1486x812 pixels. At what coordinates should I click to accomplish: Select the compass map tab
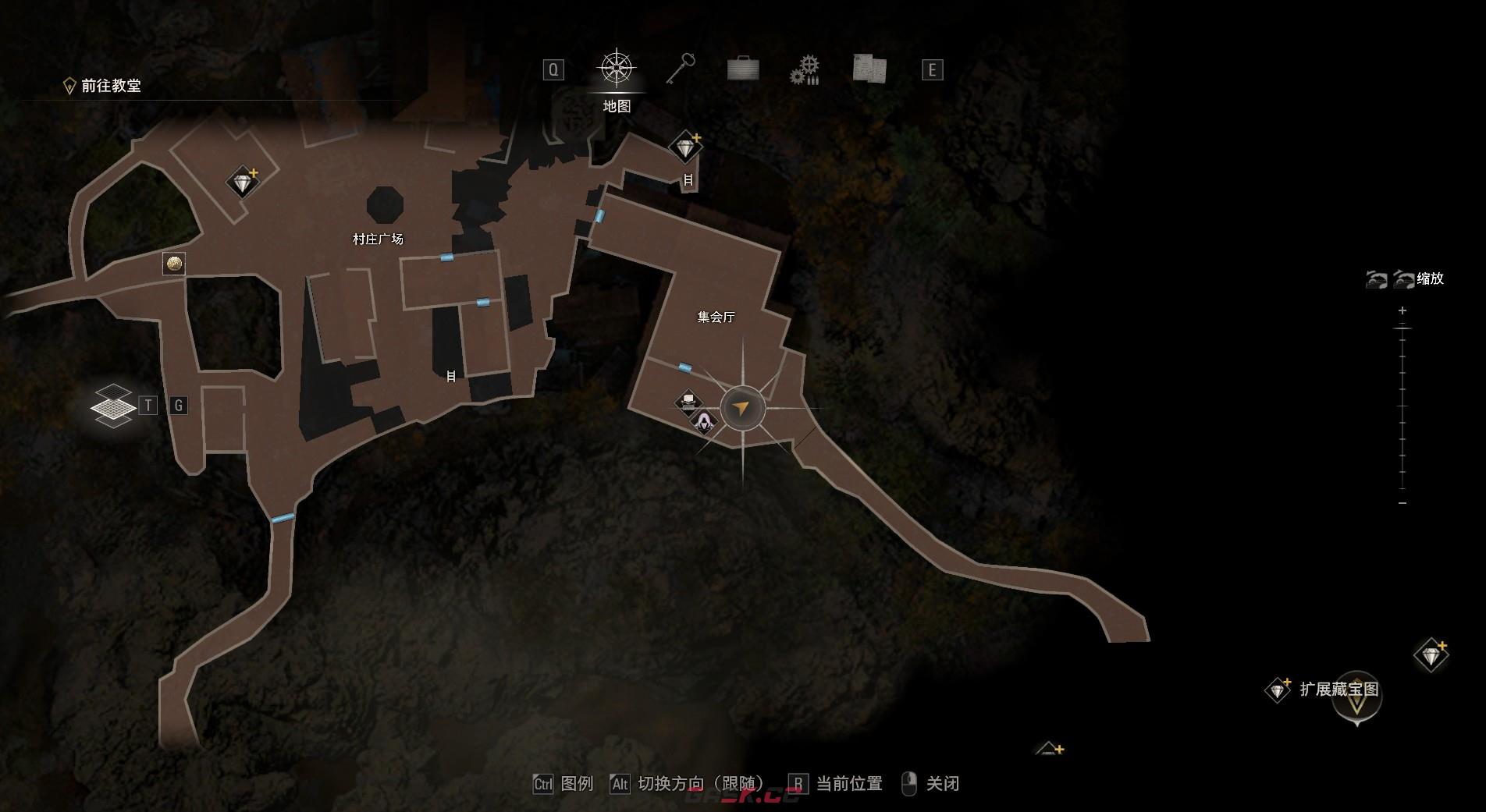617,69
